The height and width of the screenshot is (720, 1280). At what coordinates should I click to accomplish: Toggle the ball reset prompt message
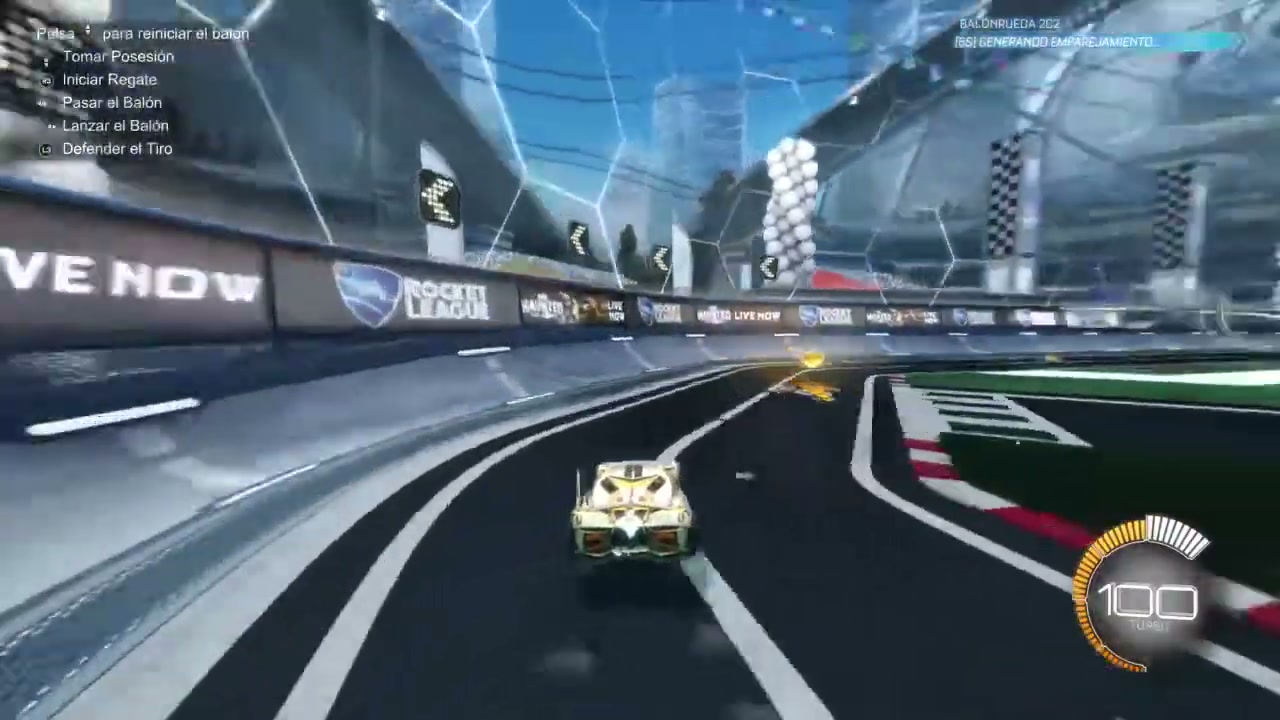coord(140,33)
